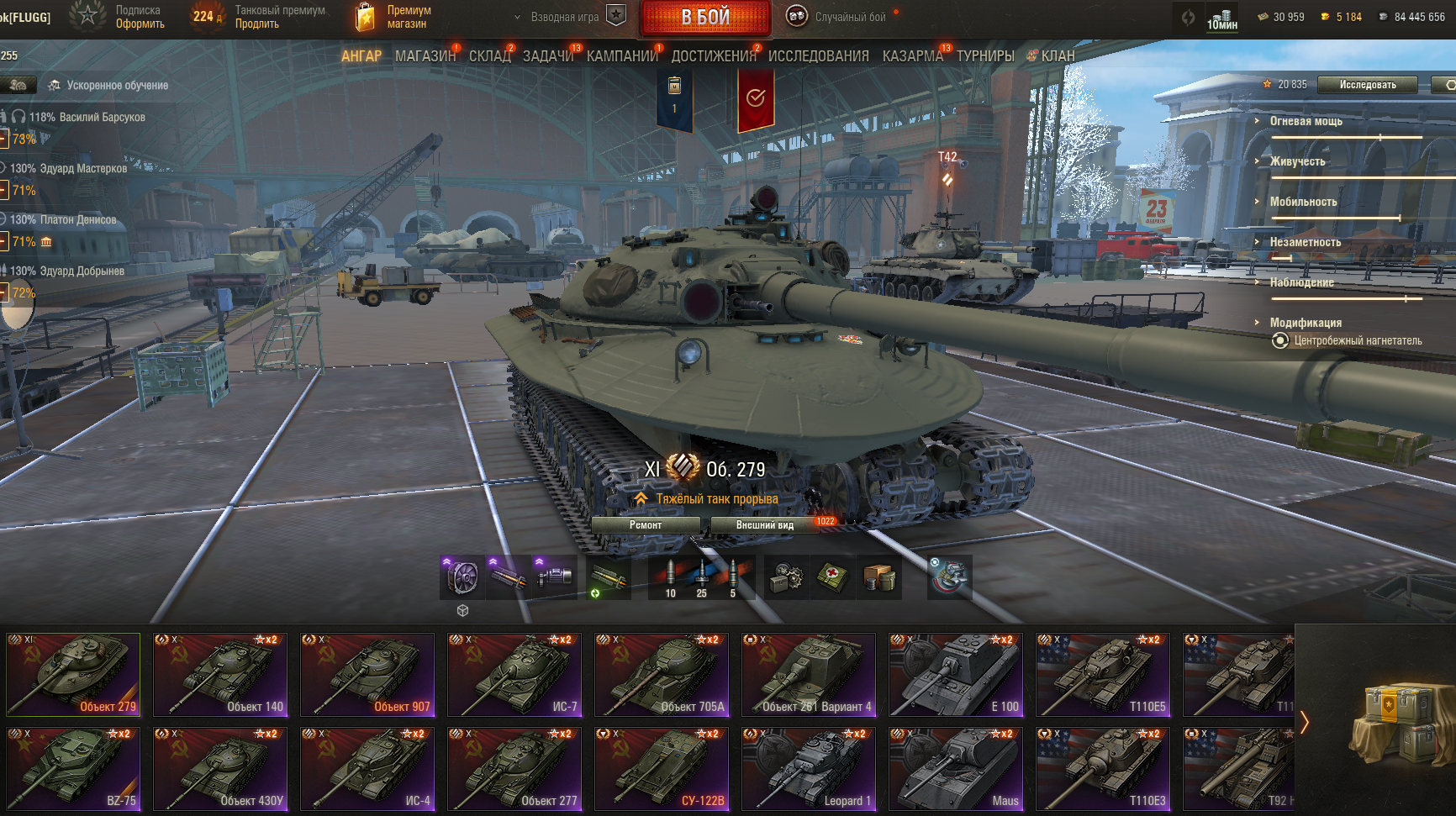Open the ТУРНИРЫ tab

click(x=984, y=56)
